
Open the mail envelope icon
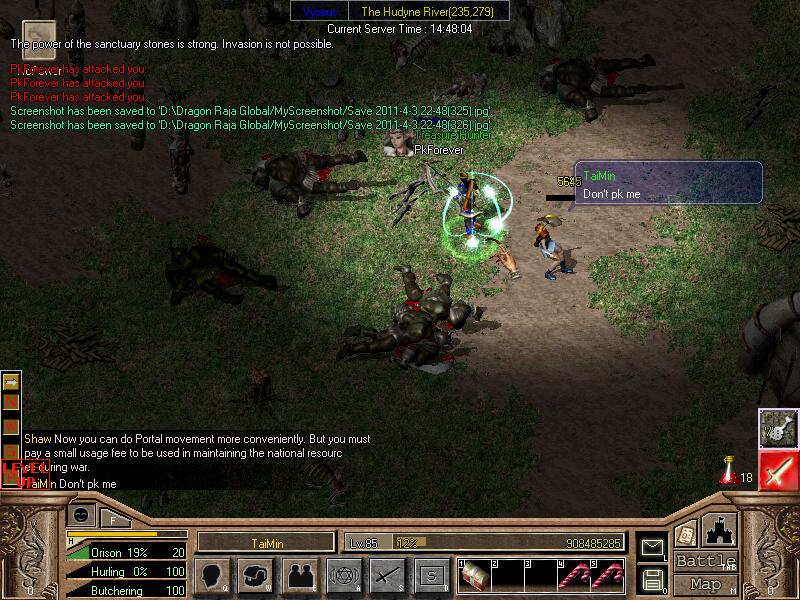pos(652,548)
